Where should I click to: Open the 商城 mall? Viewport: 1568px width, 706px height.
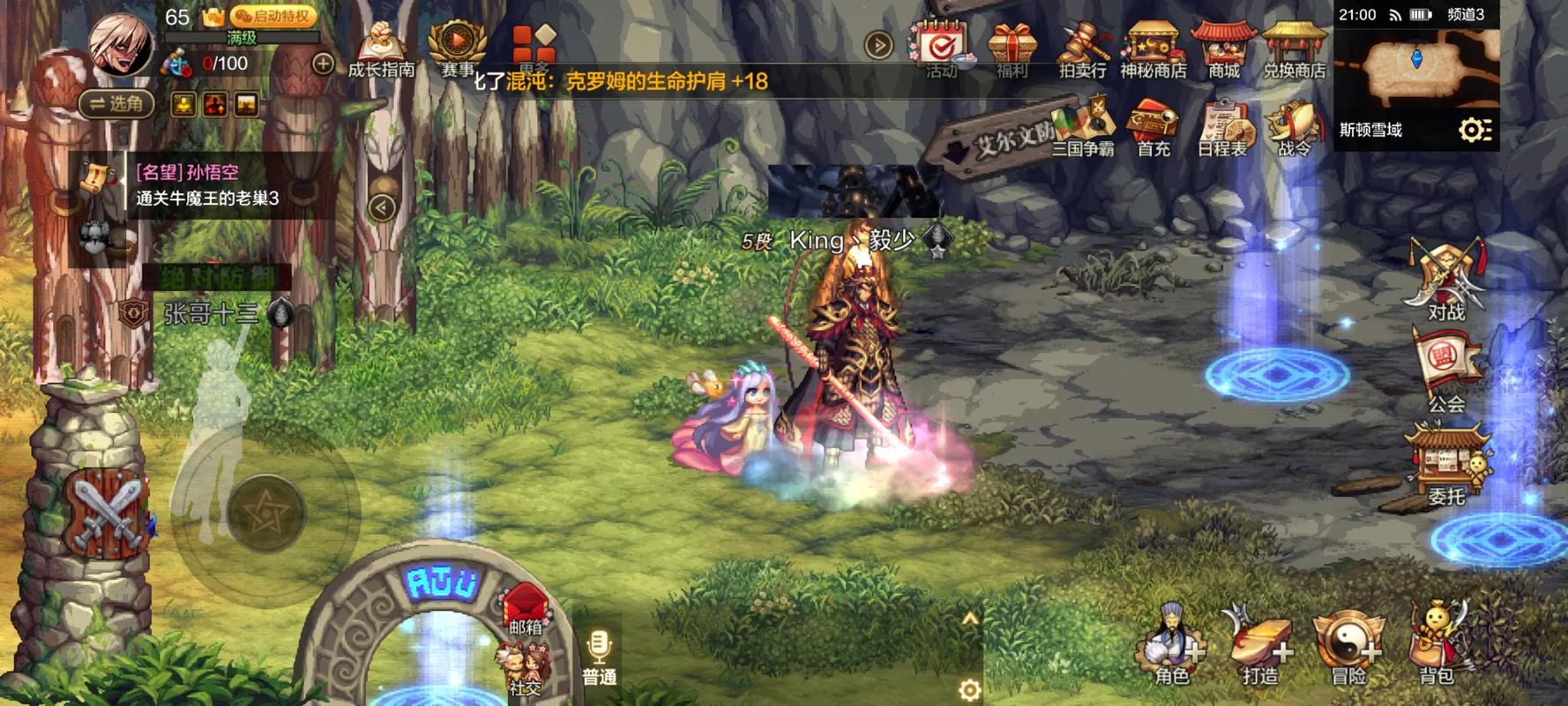[x=1224, y=49]
